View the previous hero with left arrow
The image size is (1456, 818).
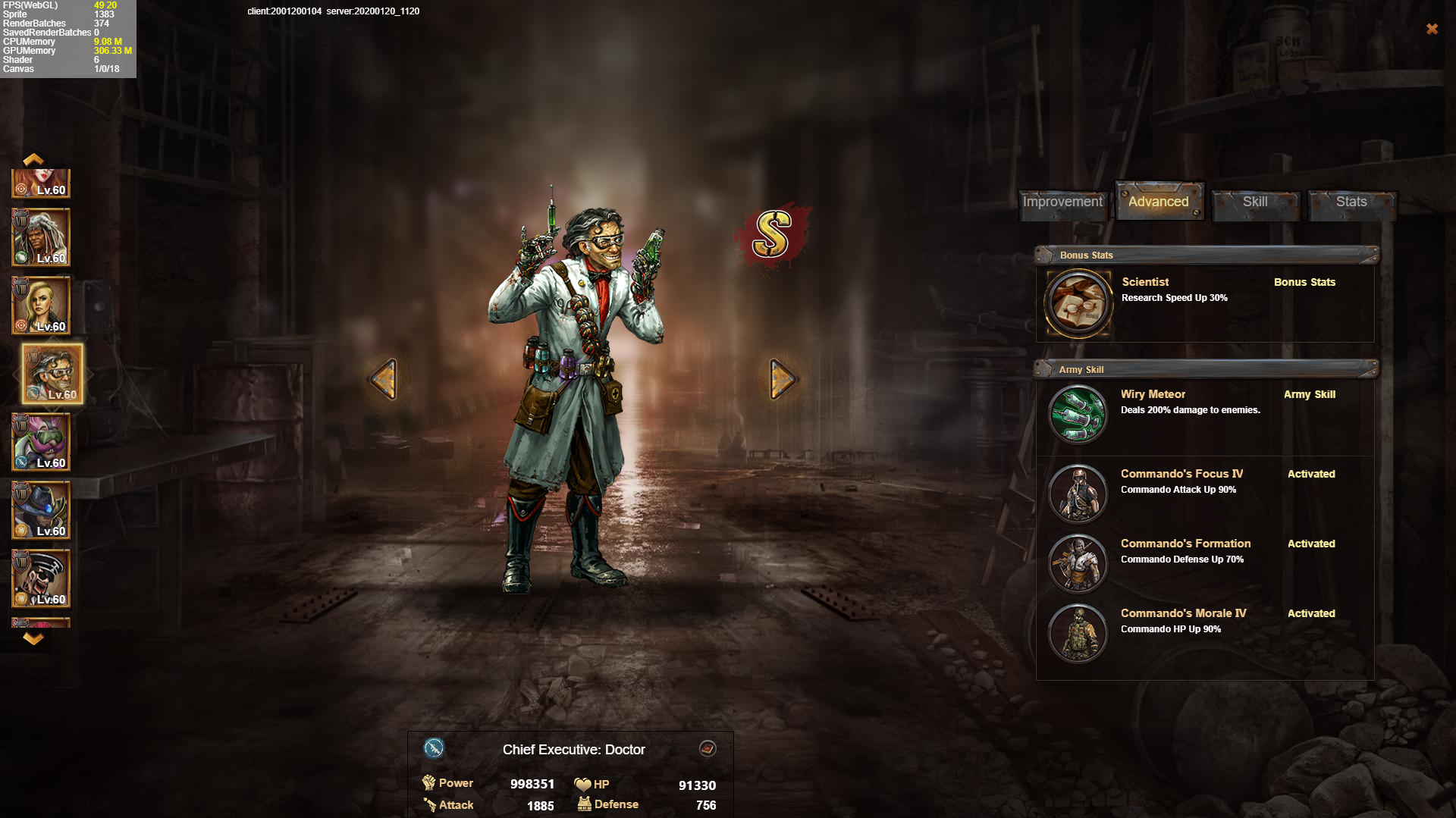tap(384, 378)
